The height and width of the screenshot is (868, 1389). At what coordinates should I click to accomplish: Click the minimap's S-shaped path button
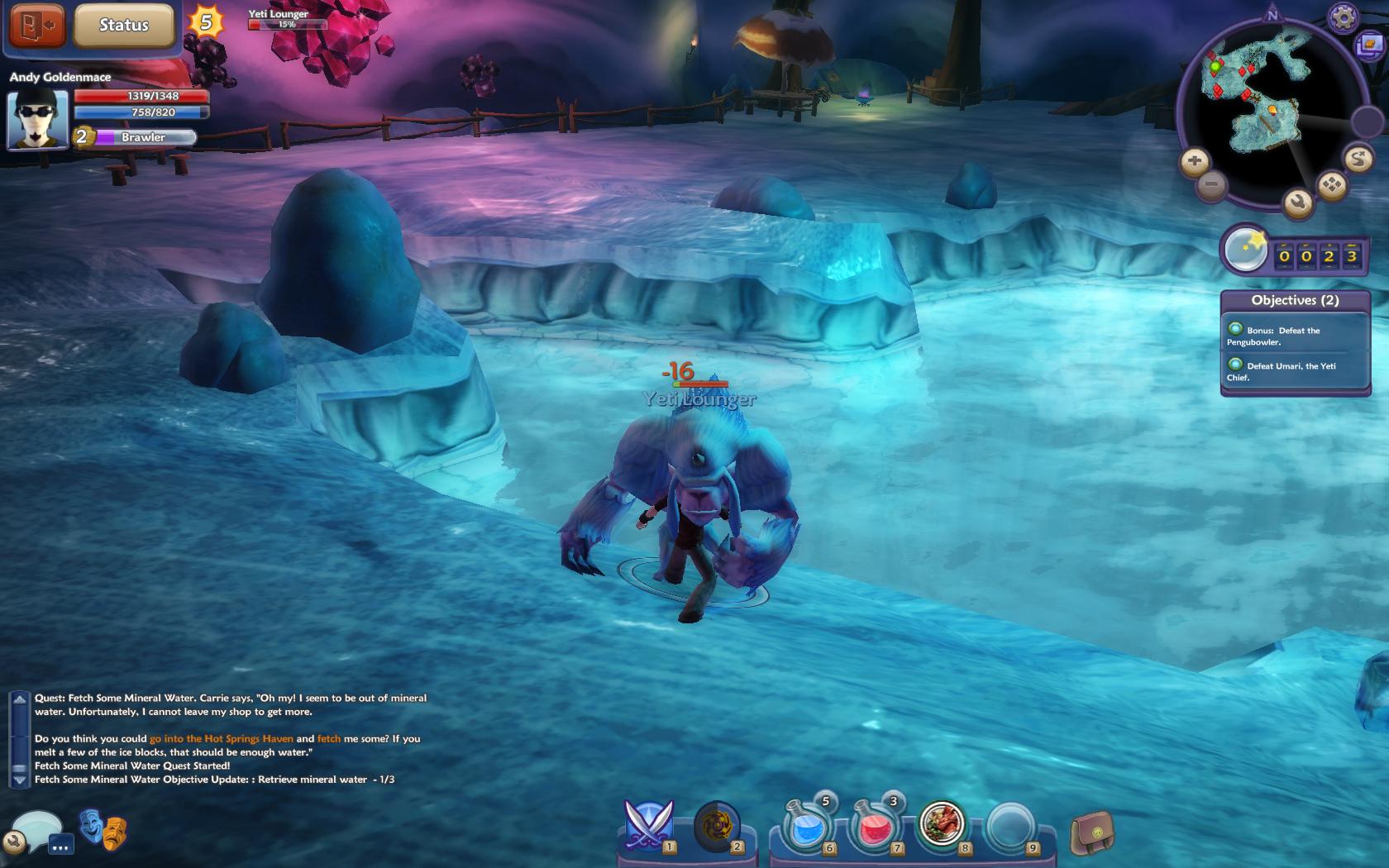tap(1358, 158)
